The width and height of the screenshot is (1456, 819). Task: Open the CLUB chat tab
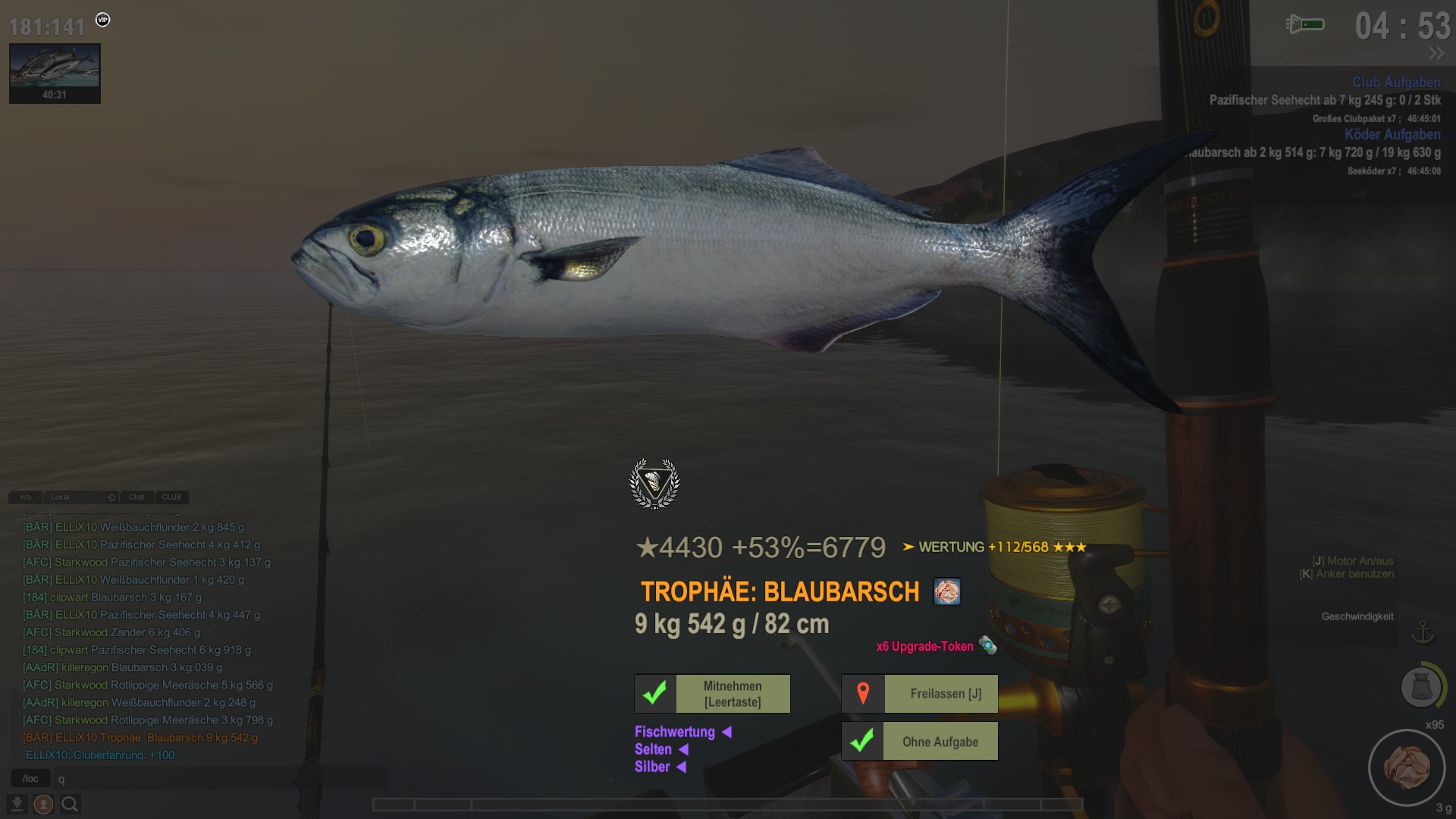tap(171, 497)
